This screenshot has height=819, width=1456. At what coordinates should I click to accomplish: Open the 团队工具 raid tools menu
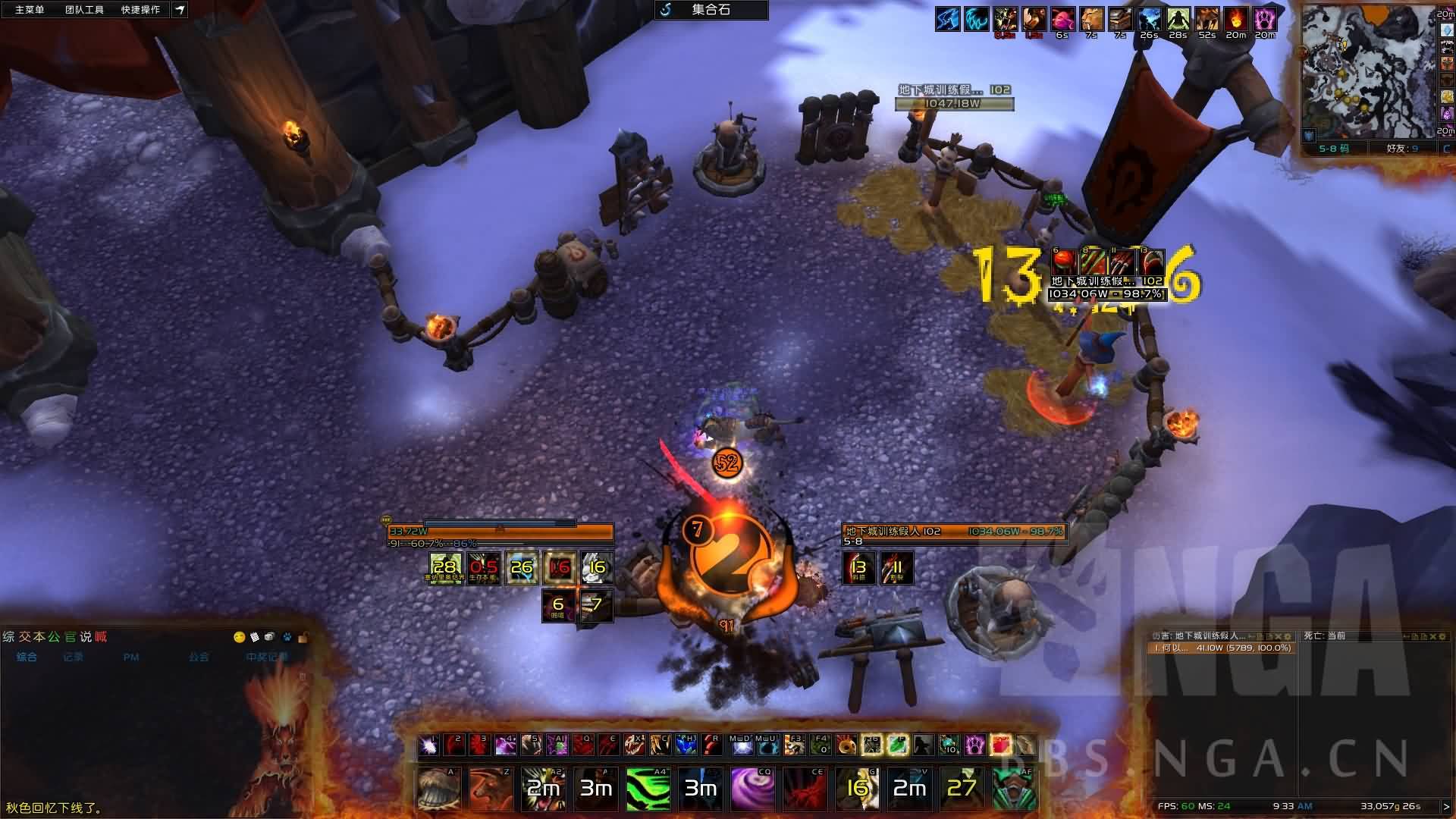pyautogui.click(x=84, y=10)
